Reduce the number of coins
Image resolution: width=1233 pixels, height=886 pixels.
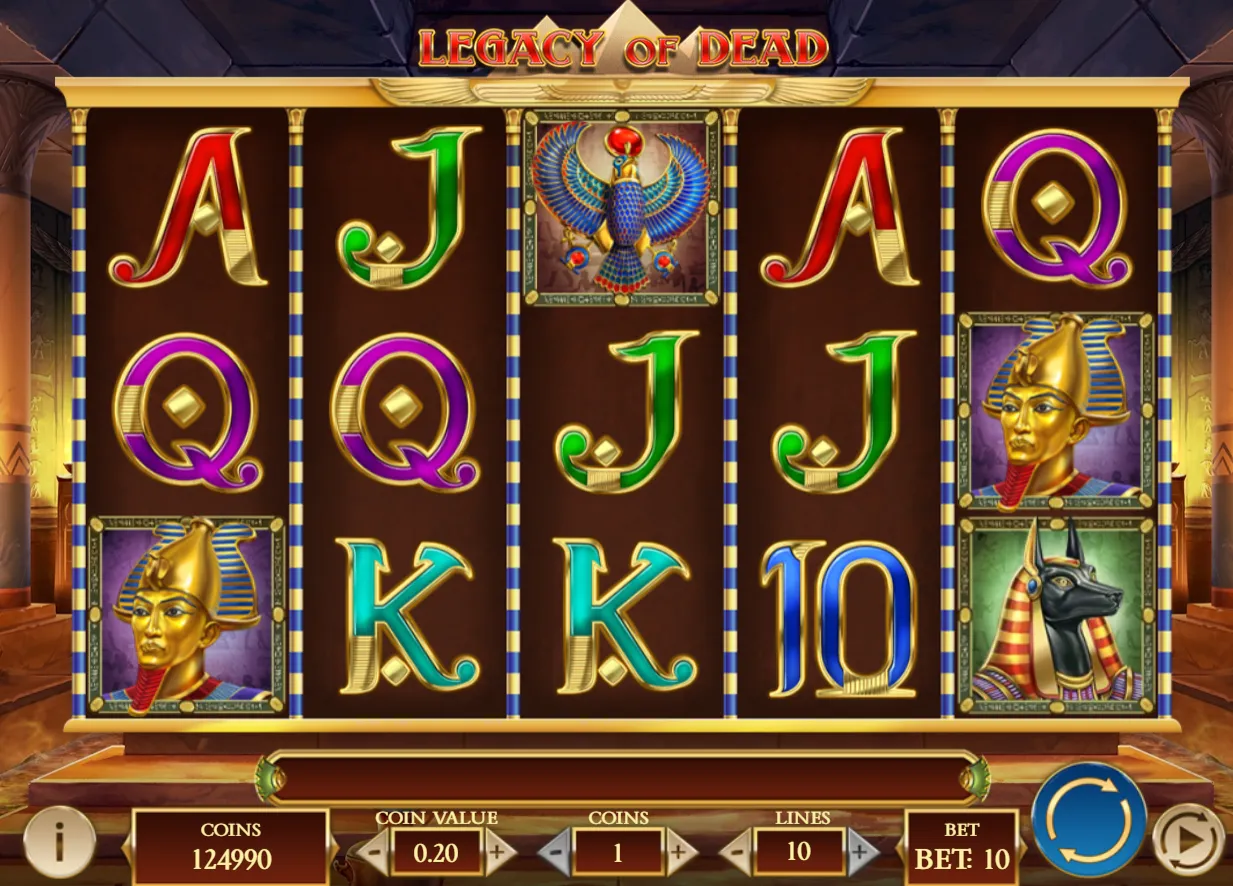555,853
